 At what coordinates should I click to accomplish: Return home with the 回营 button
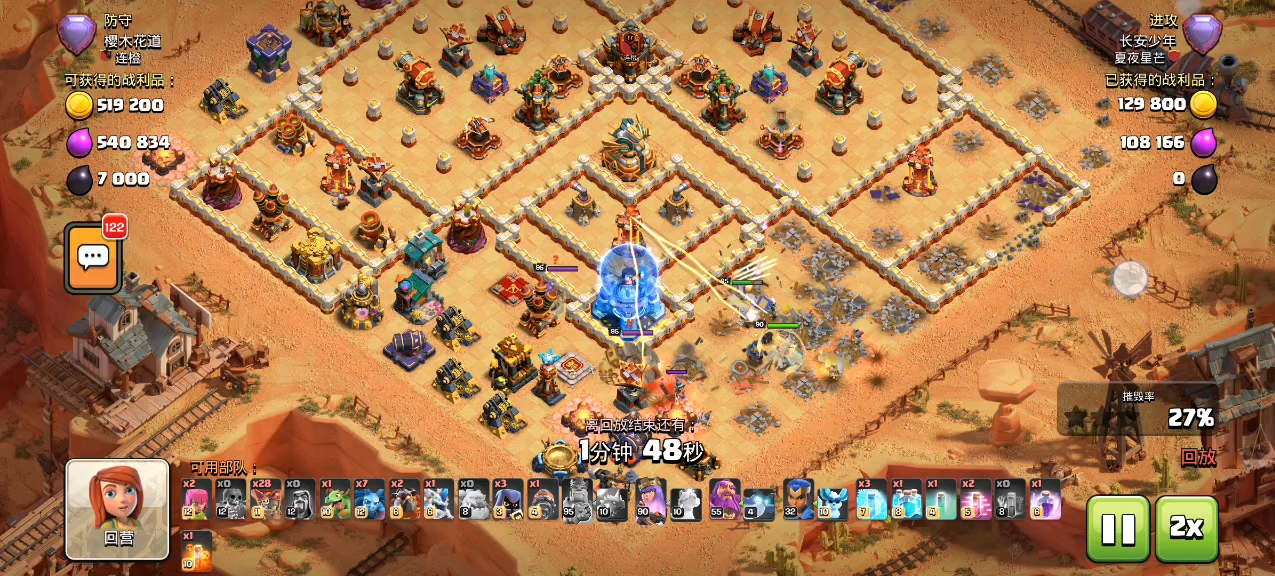point(117,509)
